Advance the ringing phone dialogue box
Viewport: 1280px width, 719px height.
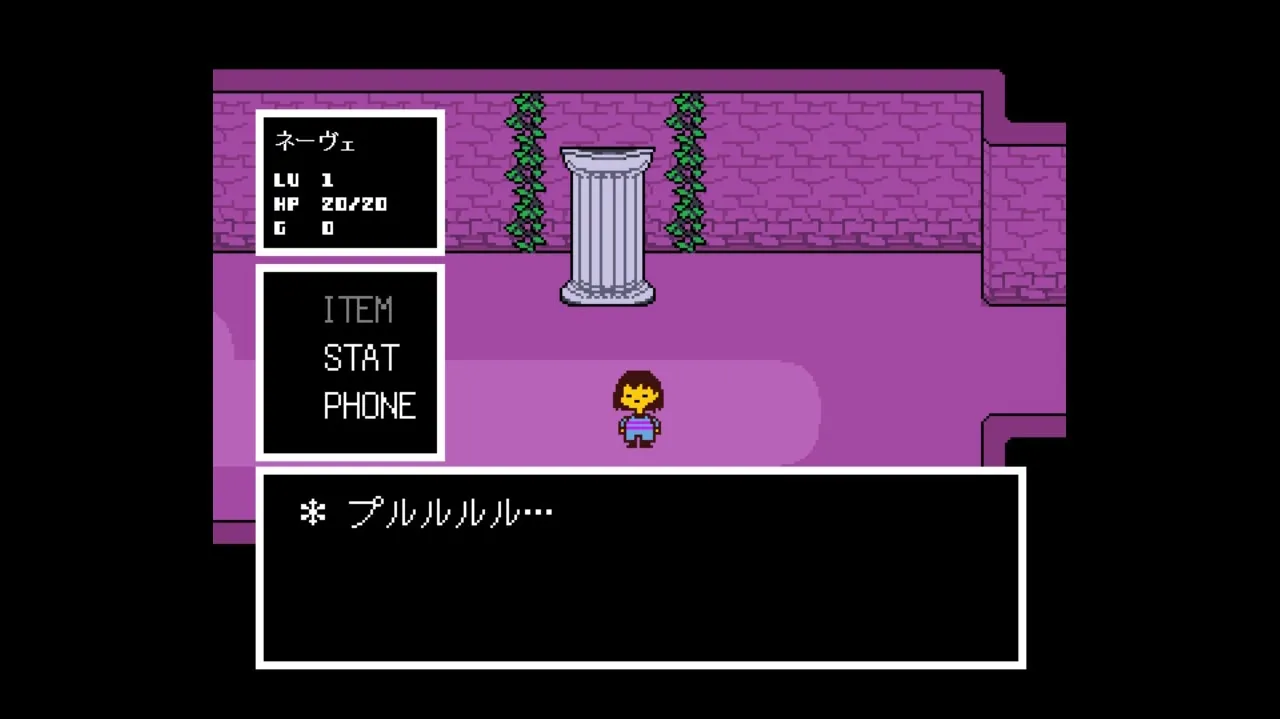640,567
